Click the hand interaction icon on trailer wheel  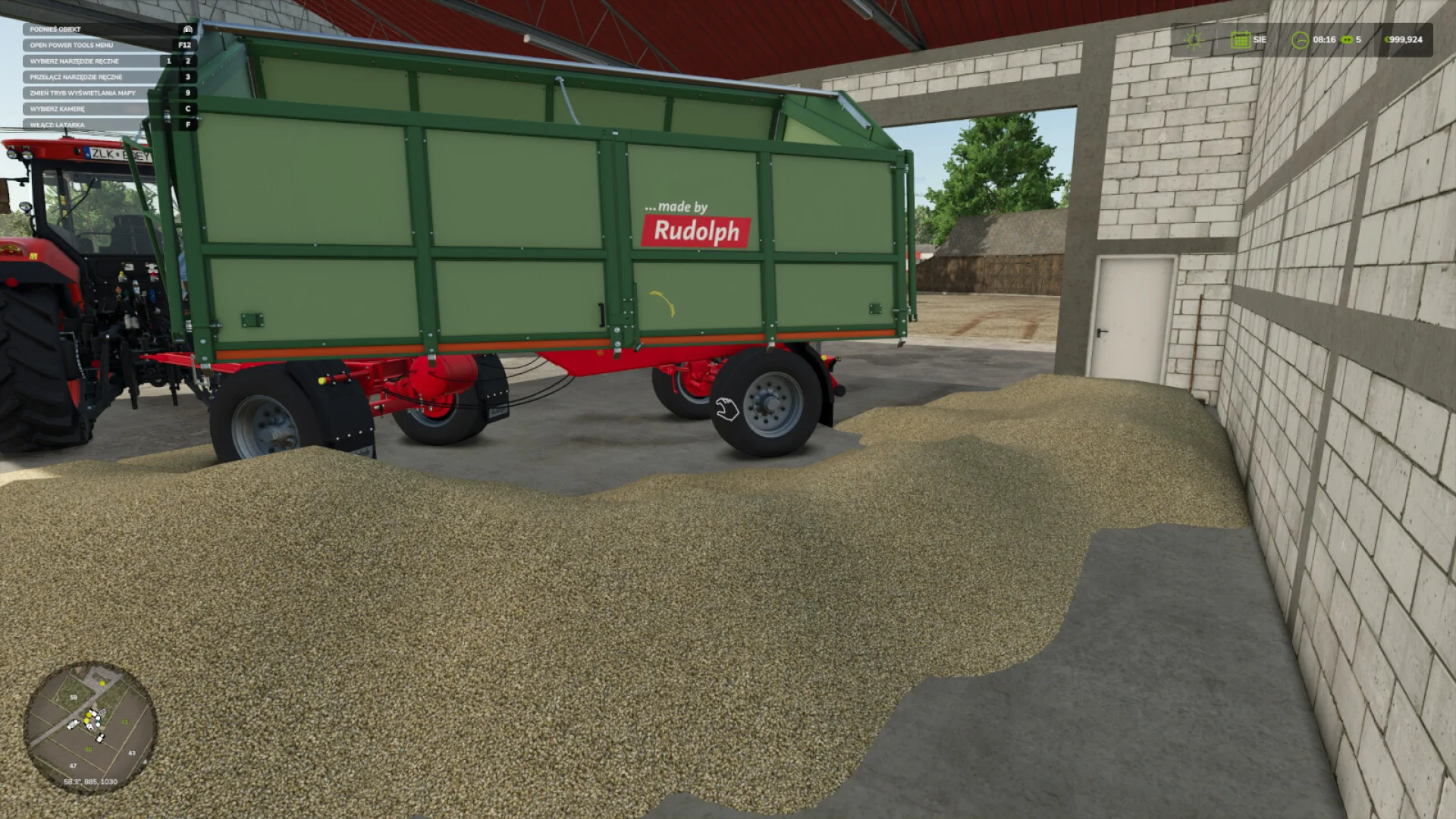726,407
